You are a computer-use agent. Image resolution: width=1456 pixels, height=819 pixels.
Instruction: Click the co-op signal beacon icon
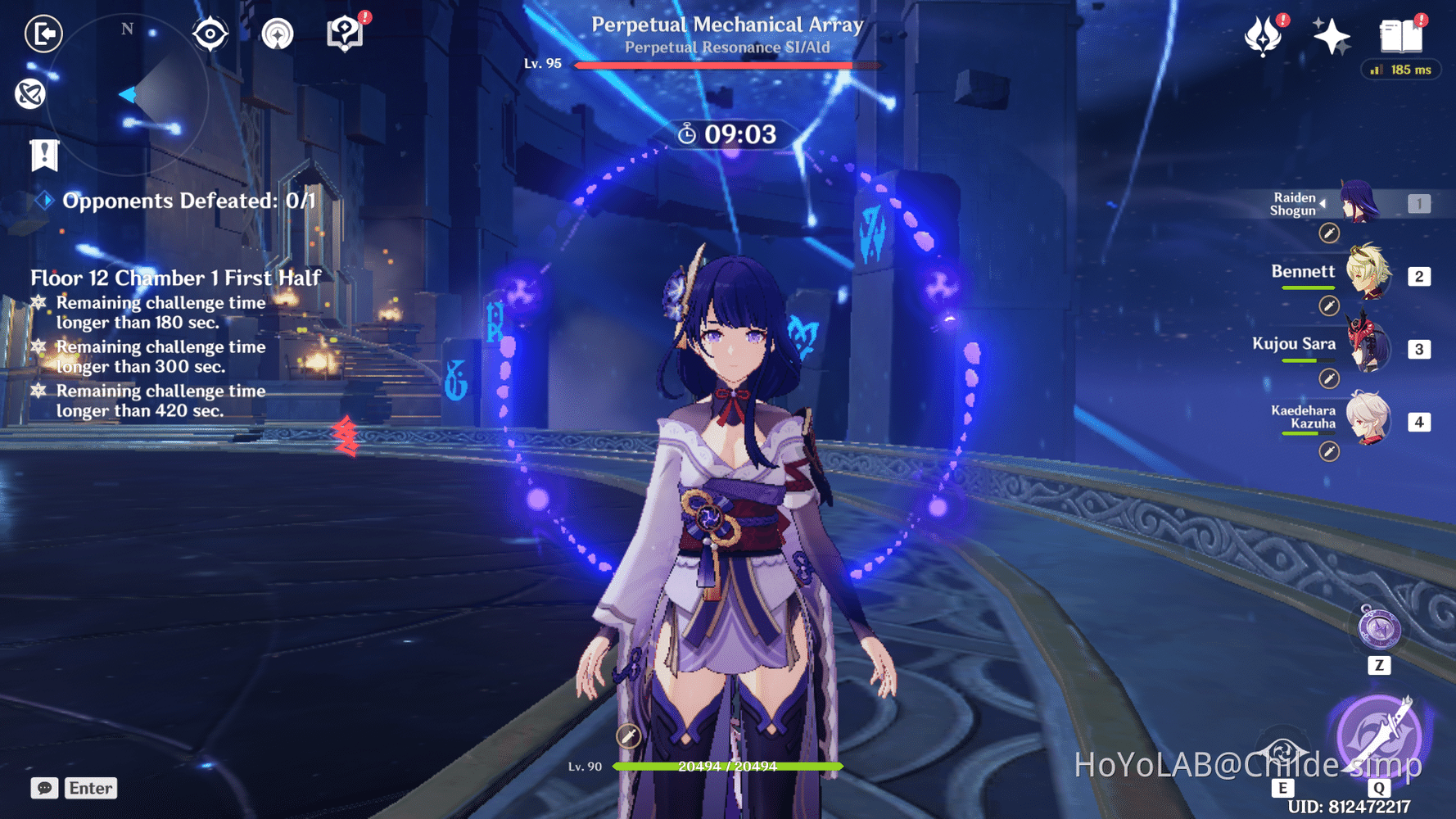point(278,34)
